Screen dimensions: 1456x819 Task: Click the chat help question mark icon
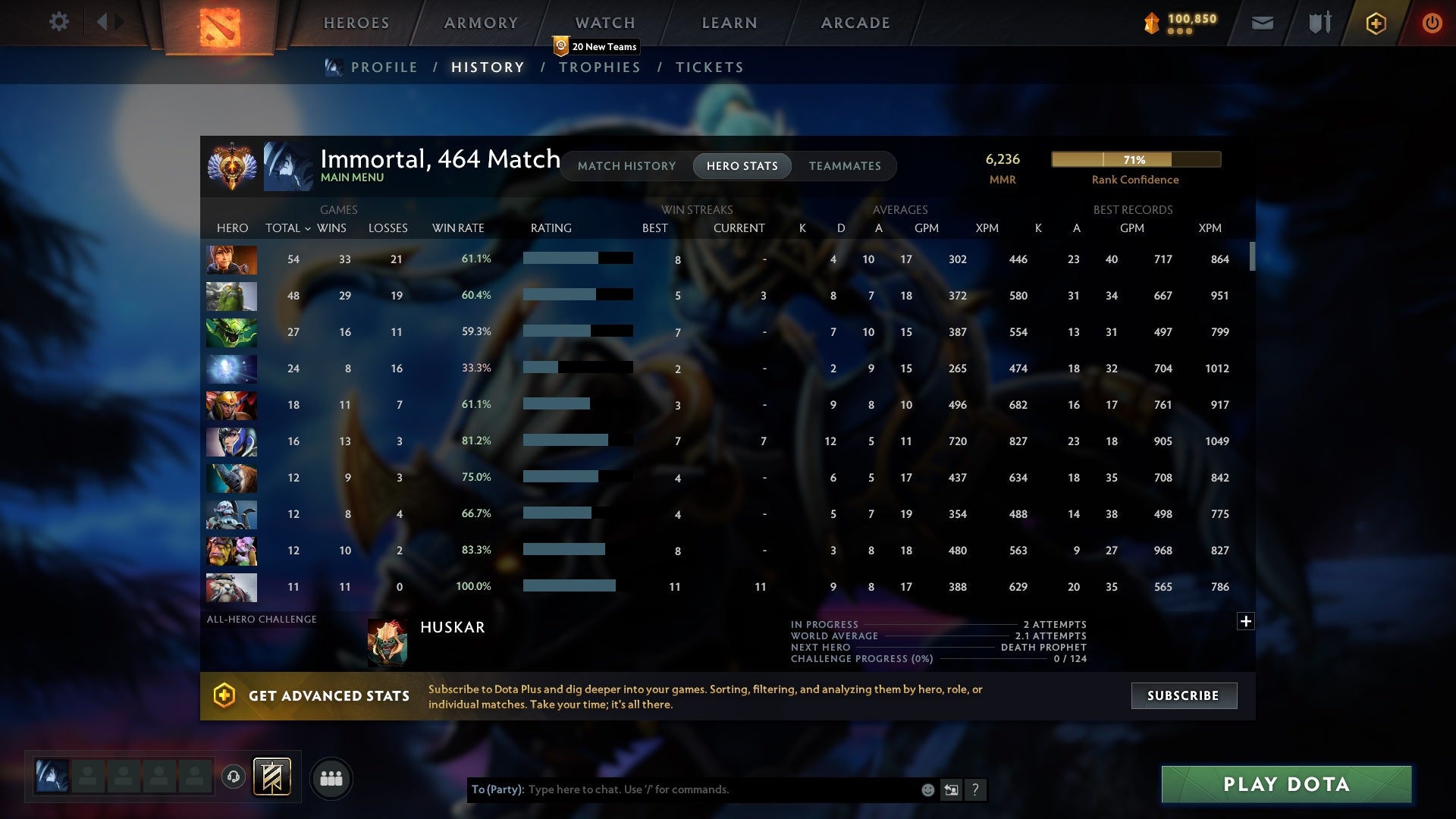coord(976,789)
